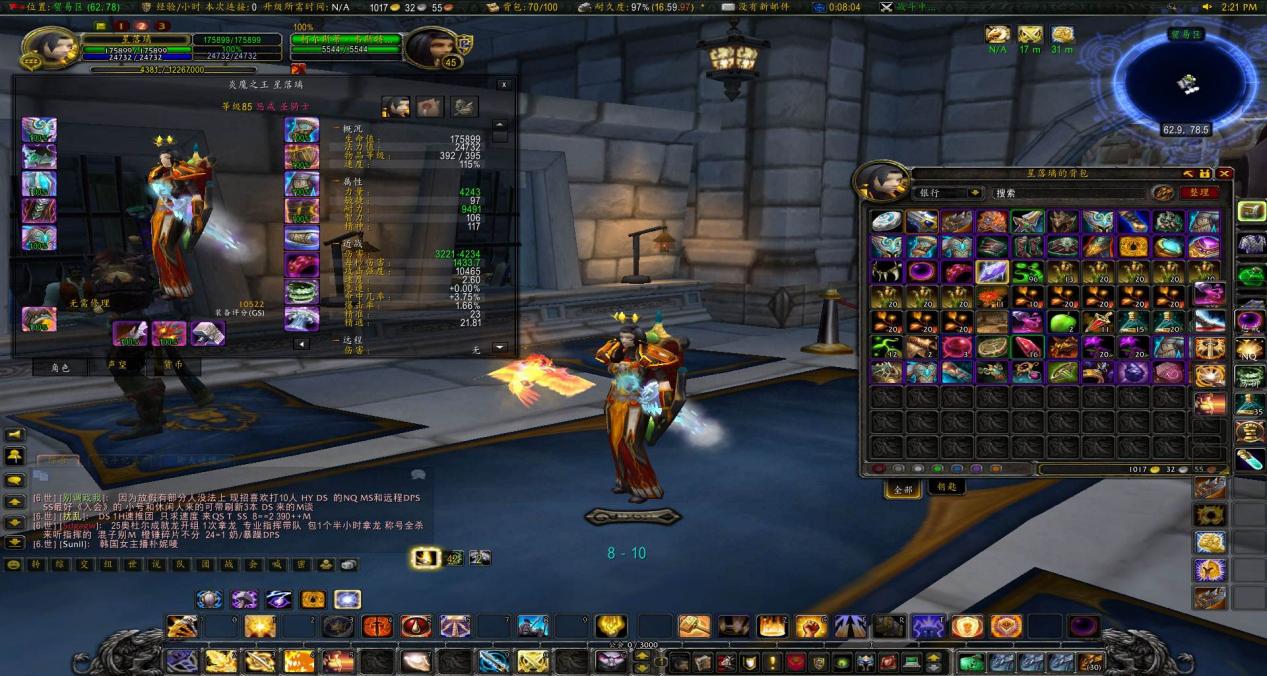Pick the highlighted crystal shard bag item
The height and width of the screenshot is (676, 1267).
point(992,272)
